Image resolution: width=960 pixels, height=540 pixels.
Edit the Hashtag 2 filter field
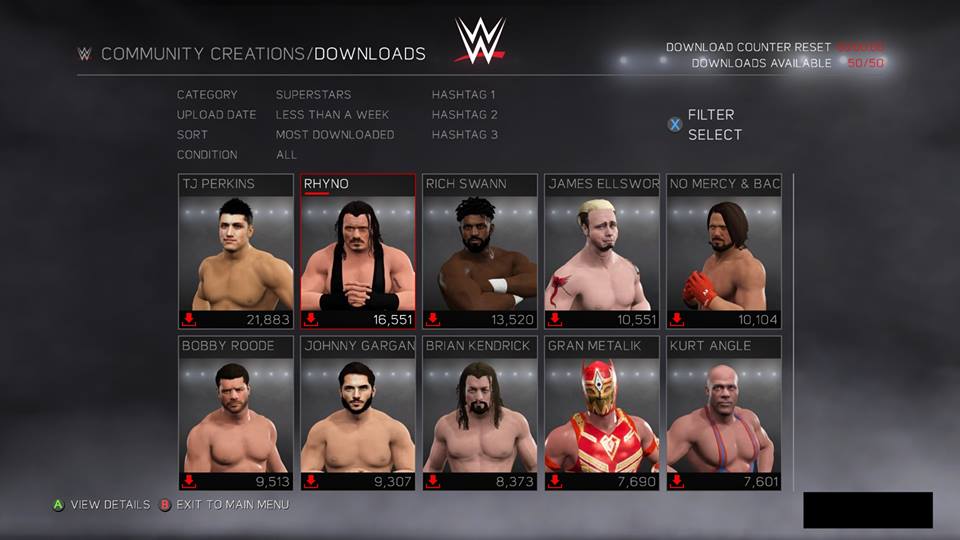click(x=464, y=115)
